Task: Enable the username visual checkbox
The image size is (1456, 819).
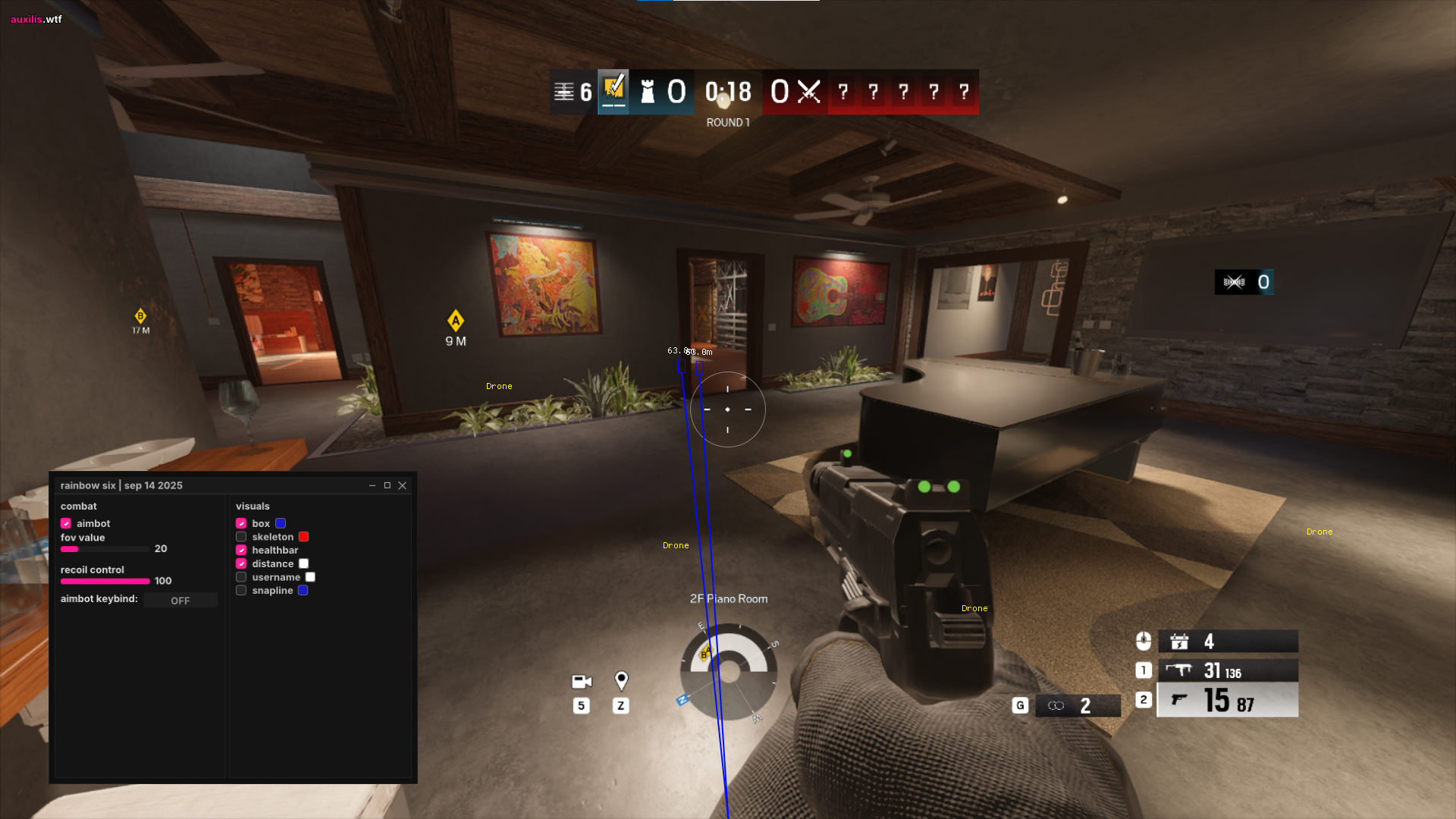Action: (x=241, y=576)
